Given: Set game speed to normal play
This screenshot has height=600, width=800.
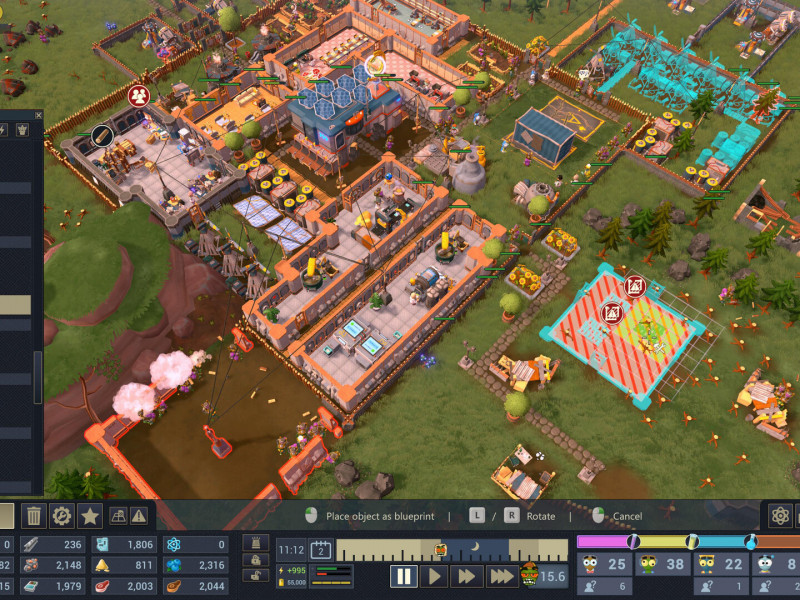Looking at the screenshot, I should (434, 576).
